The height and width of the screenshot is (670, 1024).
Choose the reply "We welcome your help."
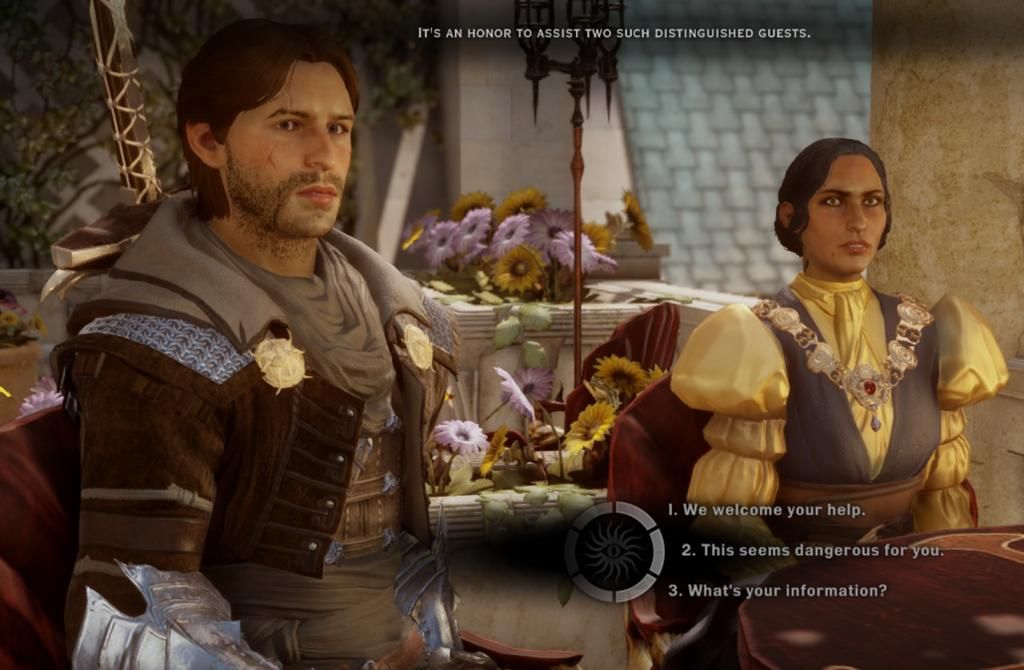point(767,510)
